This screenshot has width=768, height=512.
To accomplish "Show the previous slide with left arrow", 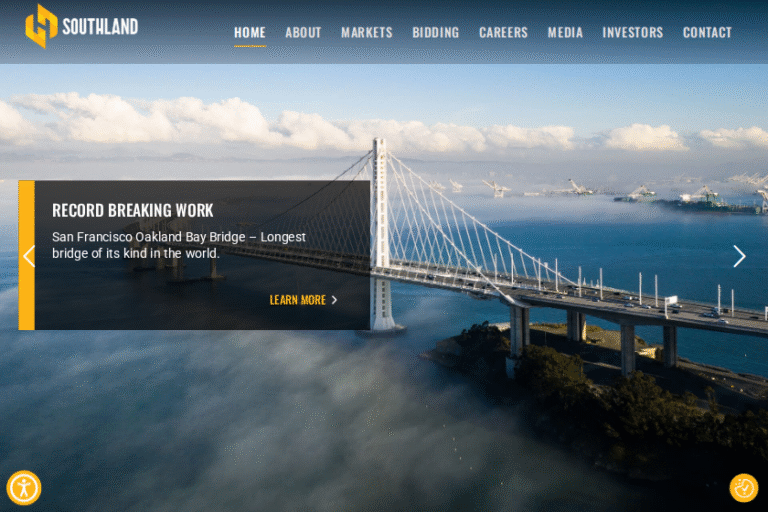I will pos(28,256).
